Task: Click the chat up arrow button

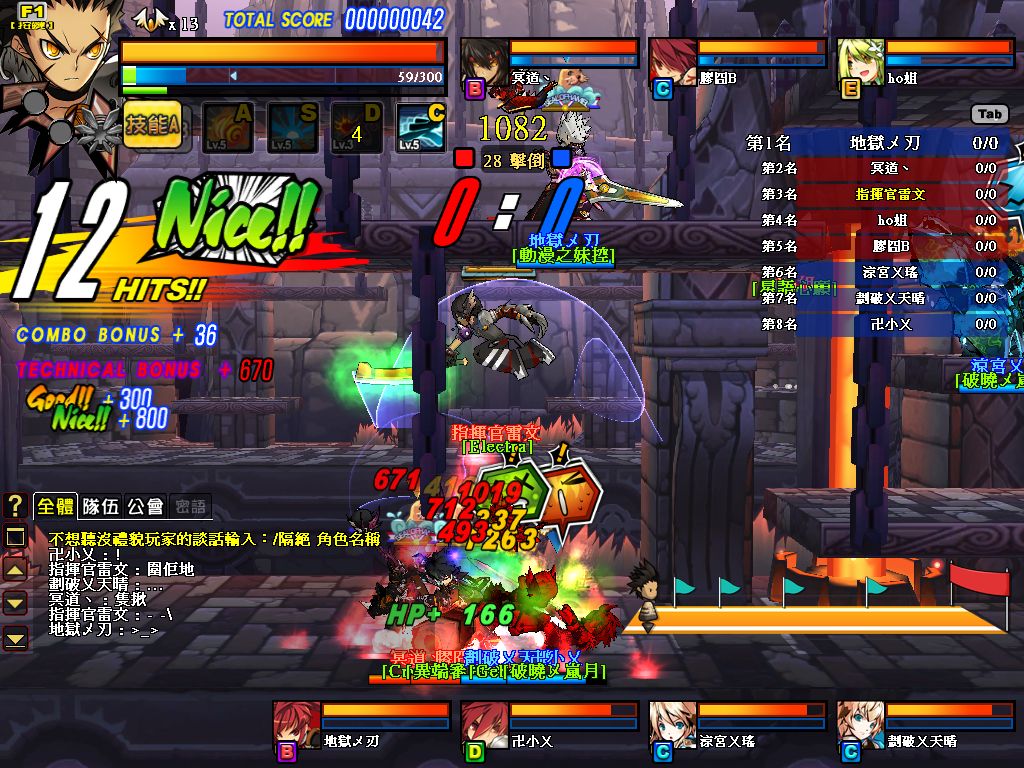Action: pyautogui.click(x=16, y=570)
